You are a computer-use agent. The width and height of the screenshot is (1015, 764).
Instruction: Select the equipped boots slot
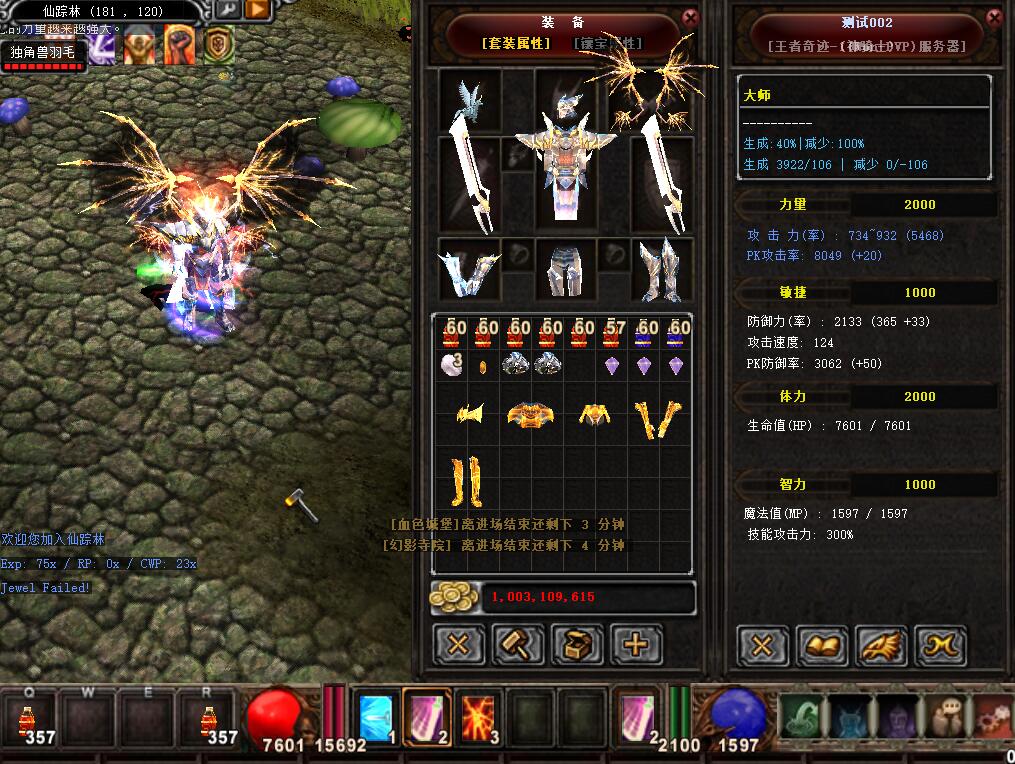[661, 270]
